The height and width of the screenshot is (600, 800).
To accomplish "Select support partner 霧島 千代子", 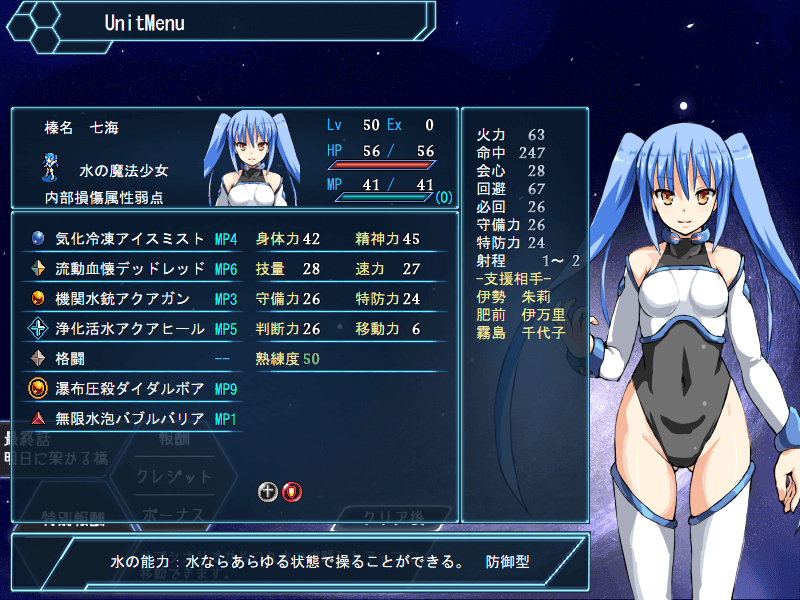I will point(521,332).
